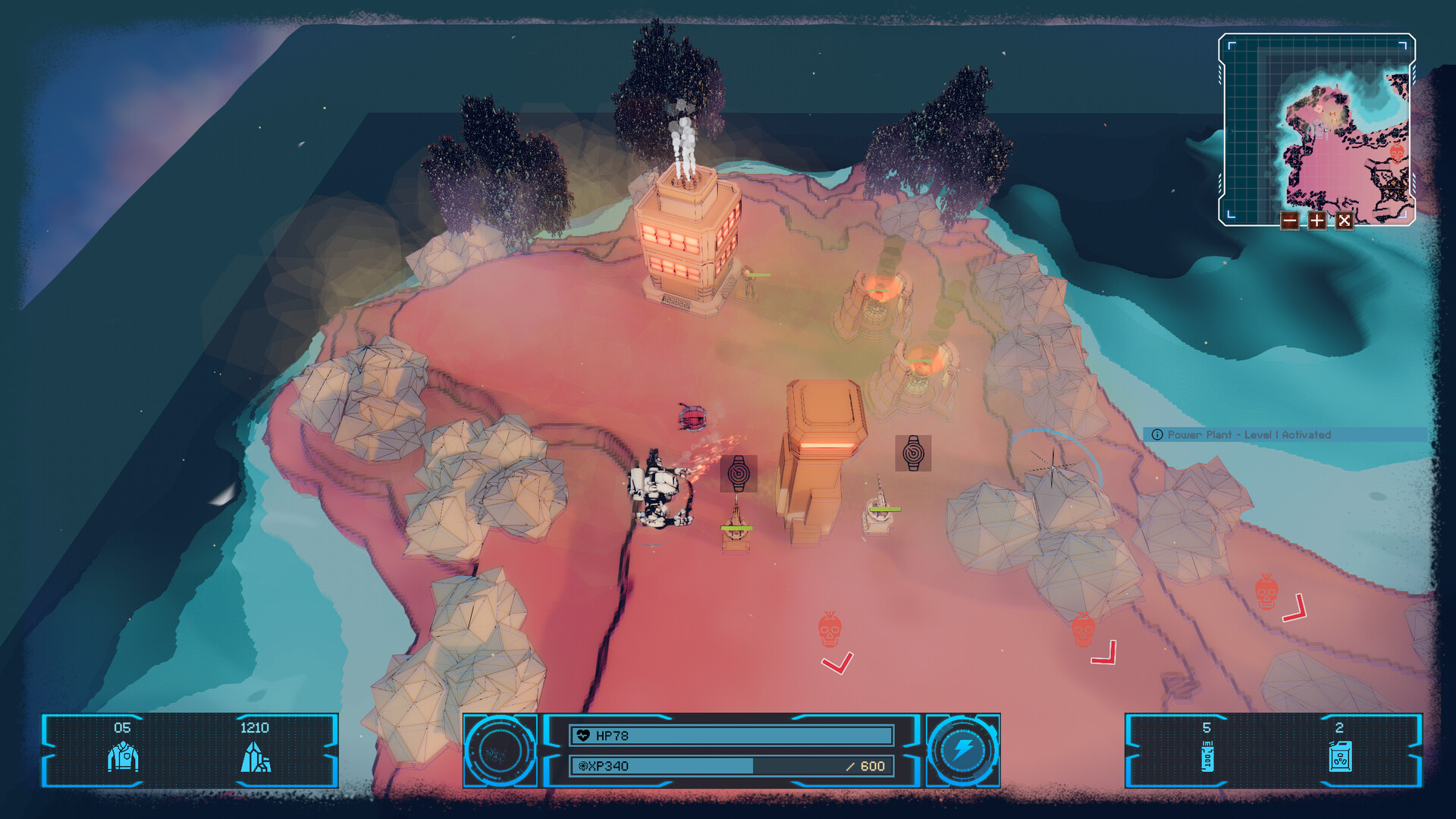The width and height of the screenshot is (1456, 819).
Task: Activate the lightning bolt power ability
Action: coord(963,751)
